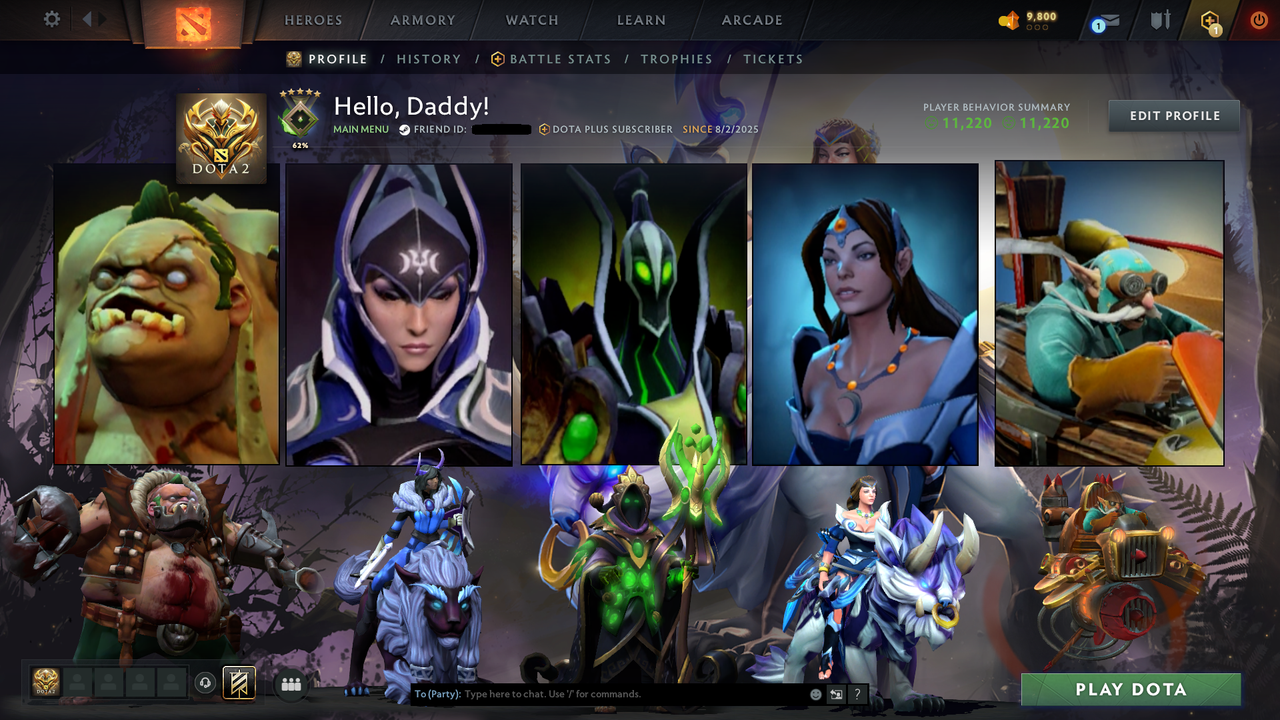Open the ARCADE menu item
The image size is (1280, 720).
(x=751, y=20)
